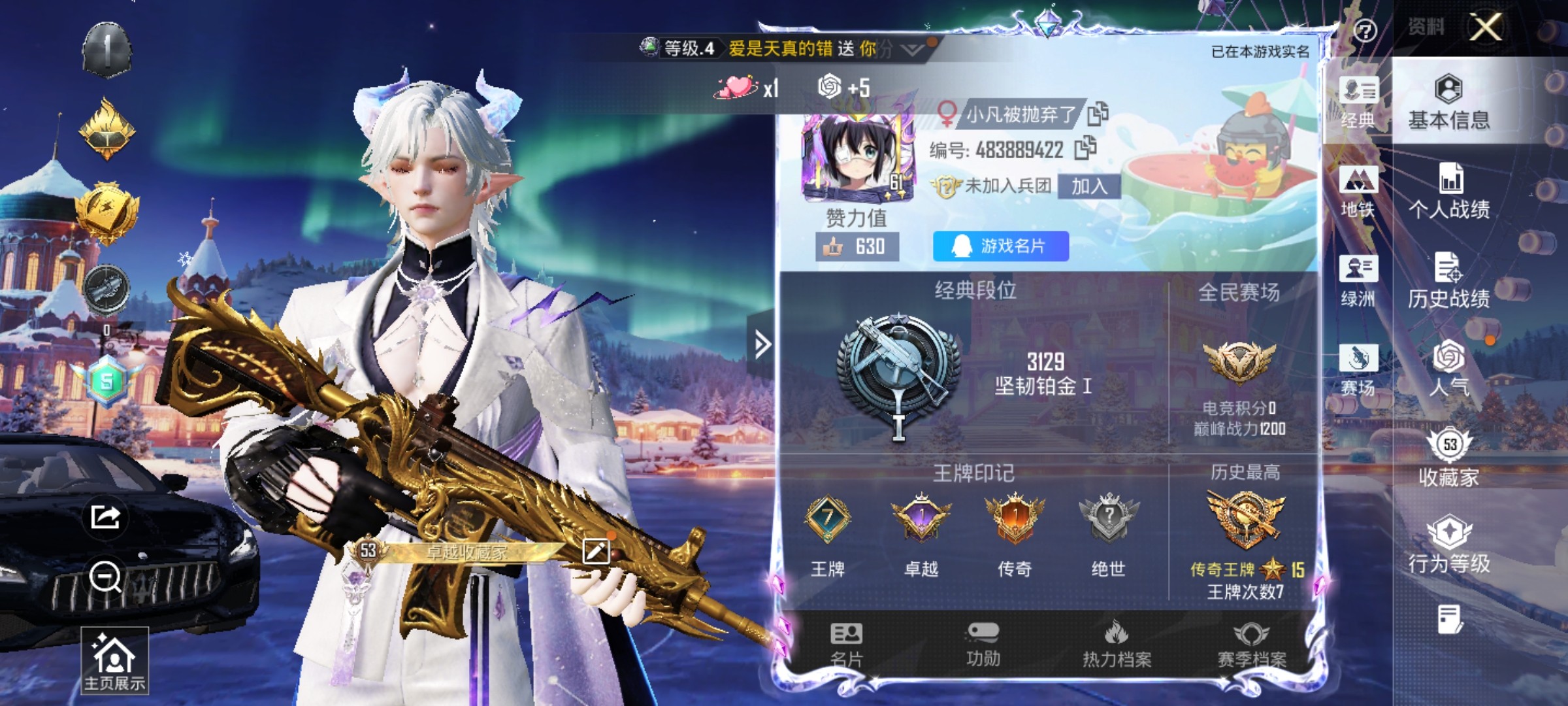Open the question mark help icon

click(x=1365, y=31)
